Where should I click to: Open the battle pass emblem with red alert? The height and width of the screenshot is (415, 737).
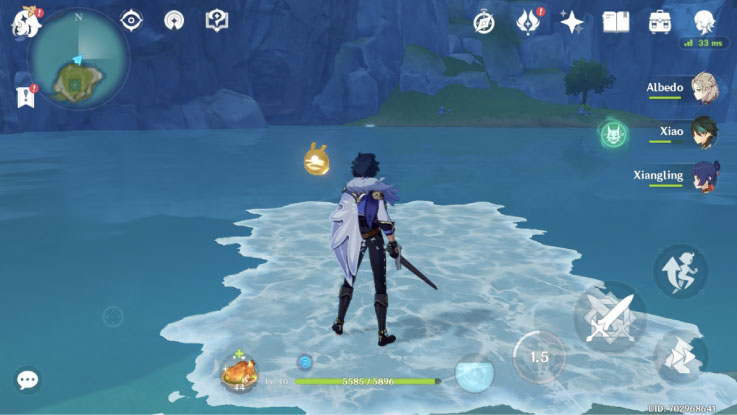(528, 22)
